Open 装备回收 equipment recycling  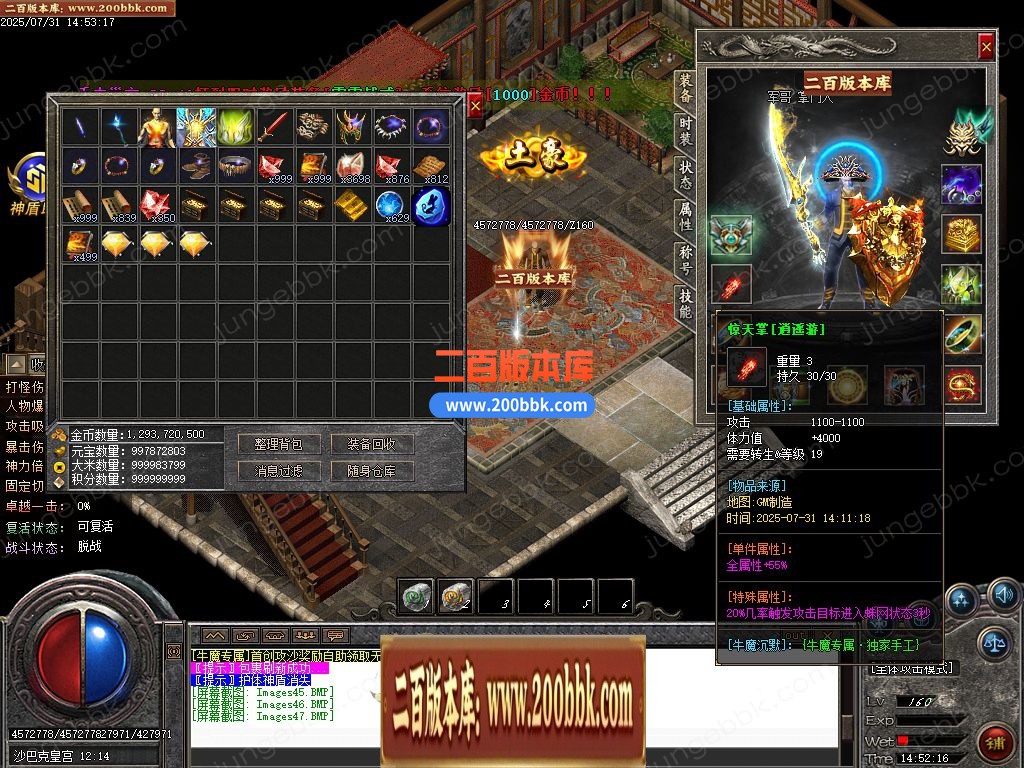[x=372, y=444]
